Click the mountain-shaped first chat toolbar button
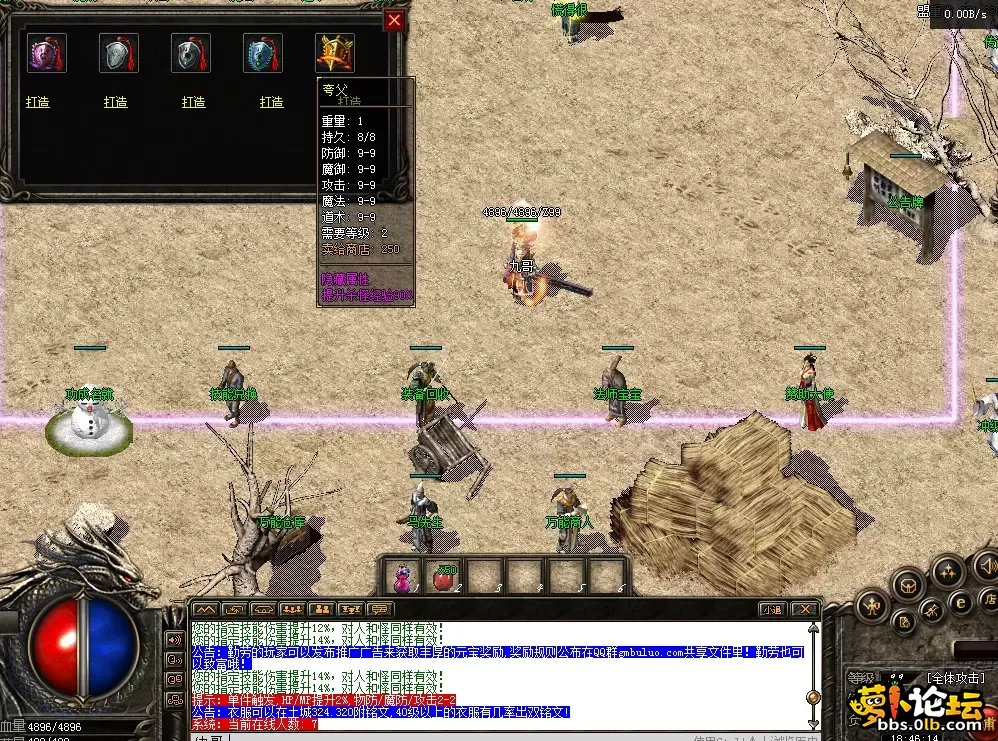The width and height of the screenshot is (998, 741). tap(205, 609)
